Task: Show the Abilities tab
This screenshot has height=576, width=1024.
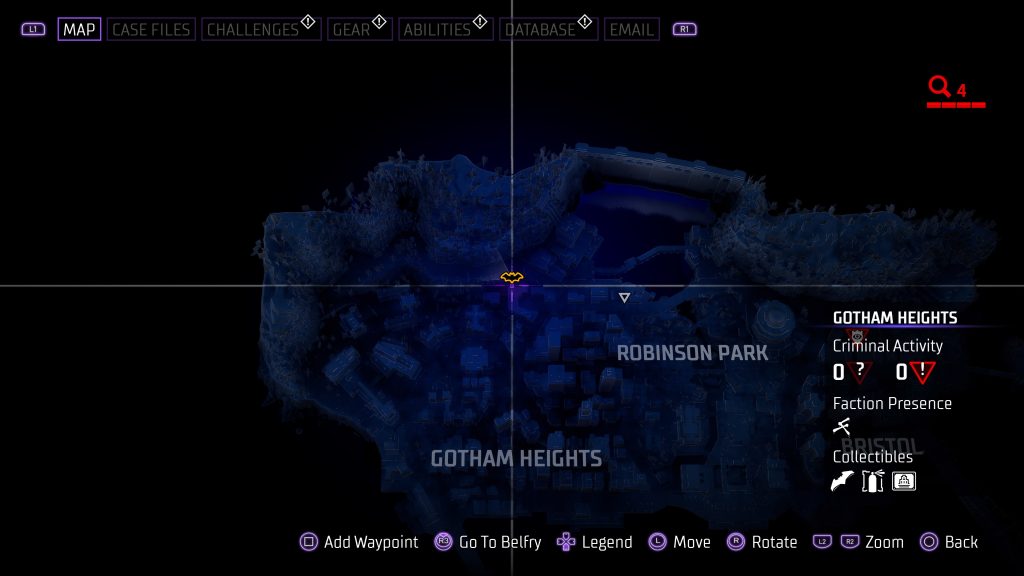Action: (437, 29)
